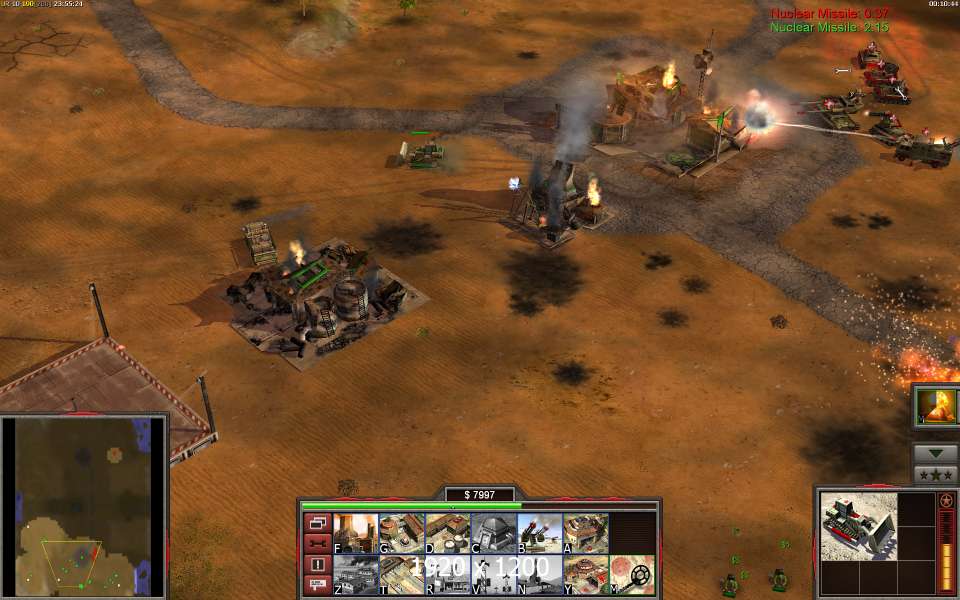The width and height of the screenshot is (960, 600).
Task: Choose the greyed-out build icon marked R
Action: (446, 575)
